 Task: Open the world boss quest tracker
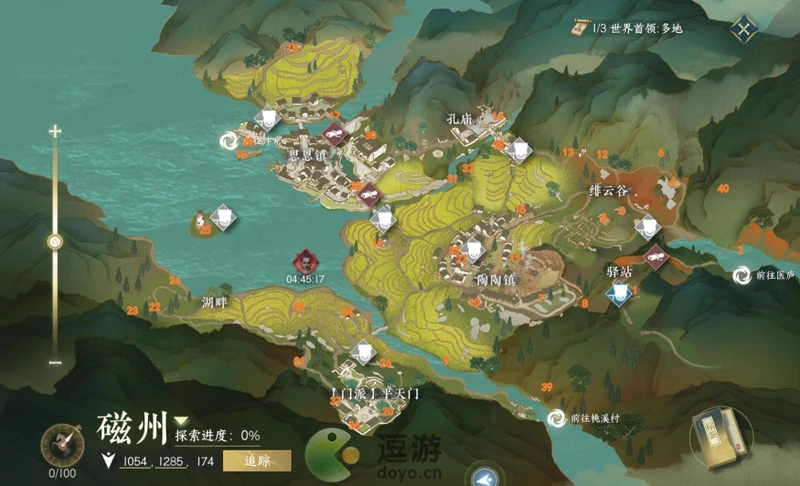click(632, 29)
